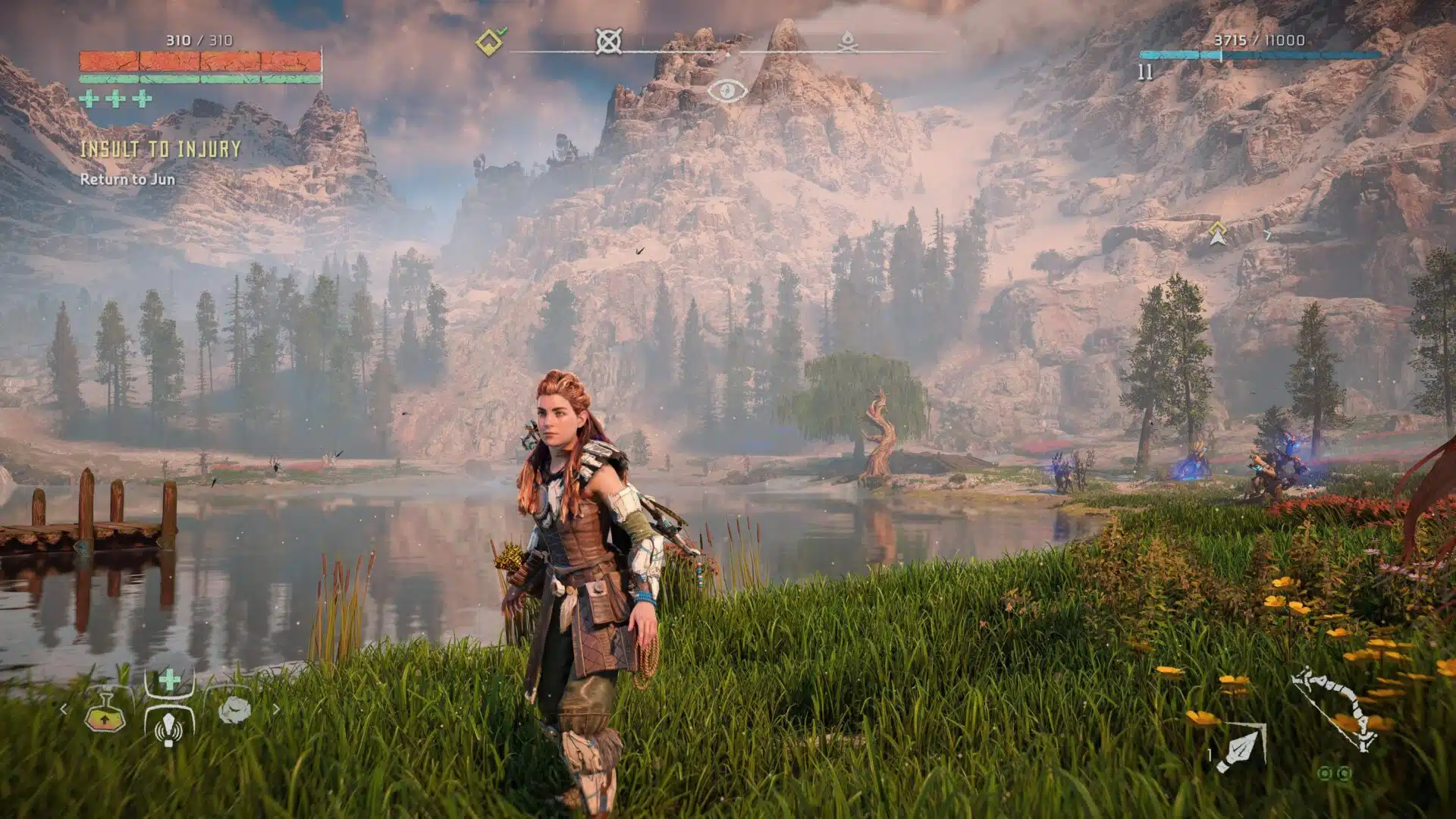Click the eye stealth visibility indicator
Image resolution: width=1456 pixels, height=819 pixels.
(726, 91)
